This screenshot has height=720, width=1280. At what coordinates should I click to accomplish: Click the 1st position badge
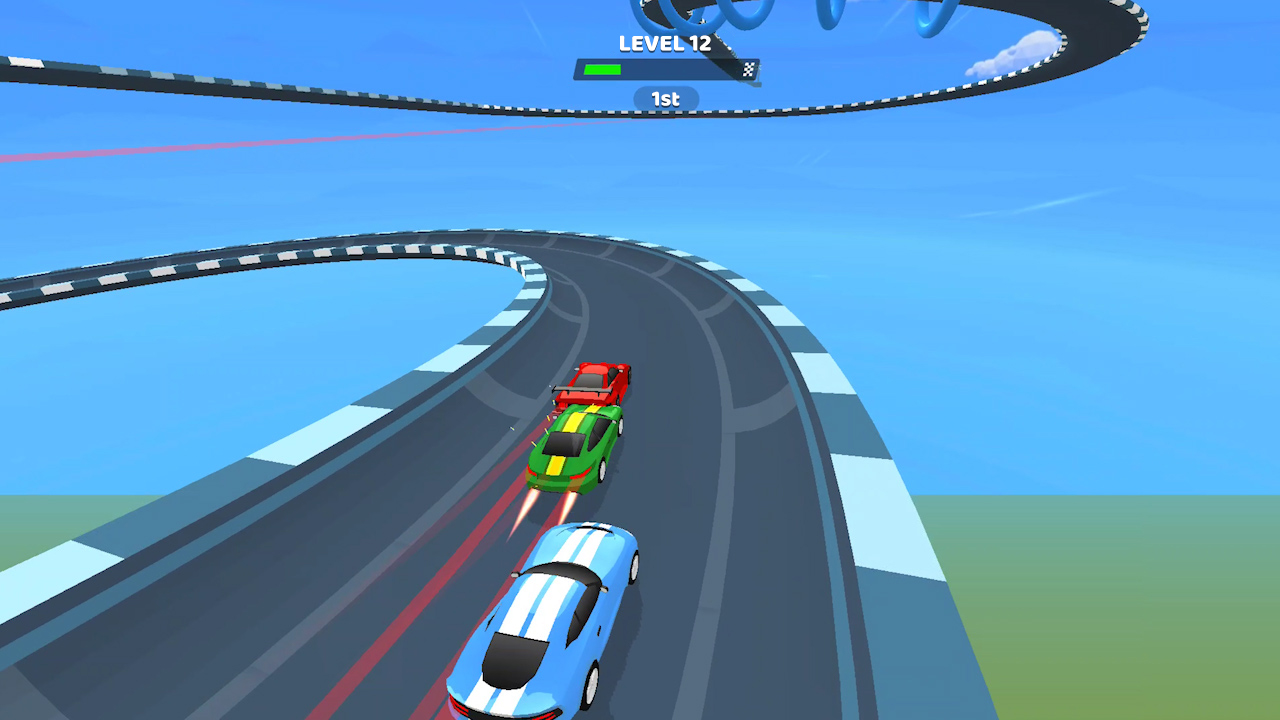pos(664,98)
